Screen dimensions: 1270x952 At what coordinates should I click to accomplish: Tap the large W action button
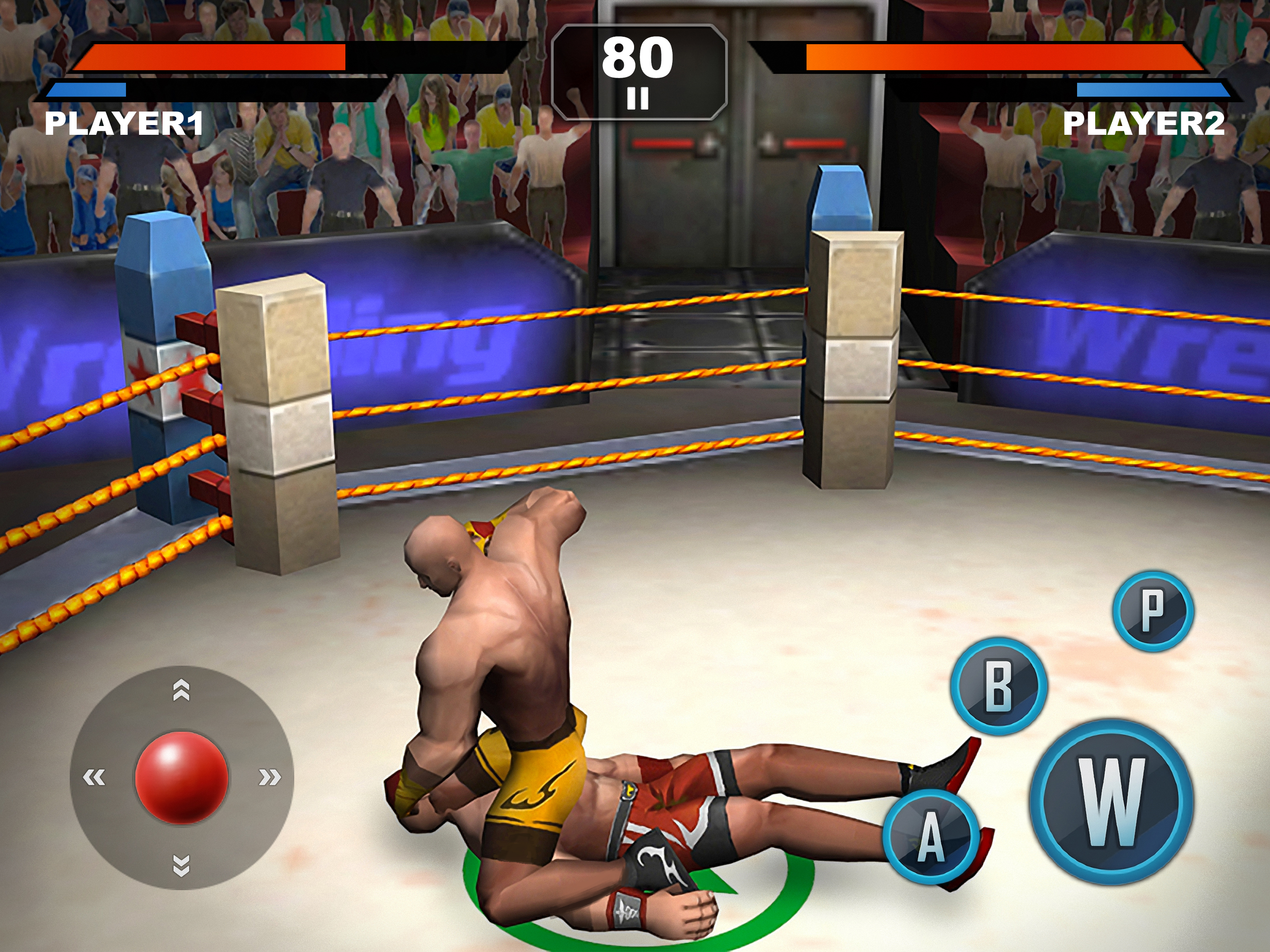coord(1111,801)
